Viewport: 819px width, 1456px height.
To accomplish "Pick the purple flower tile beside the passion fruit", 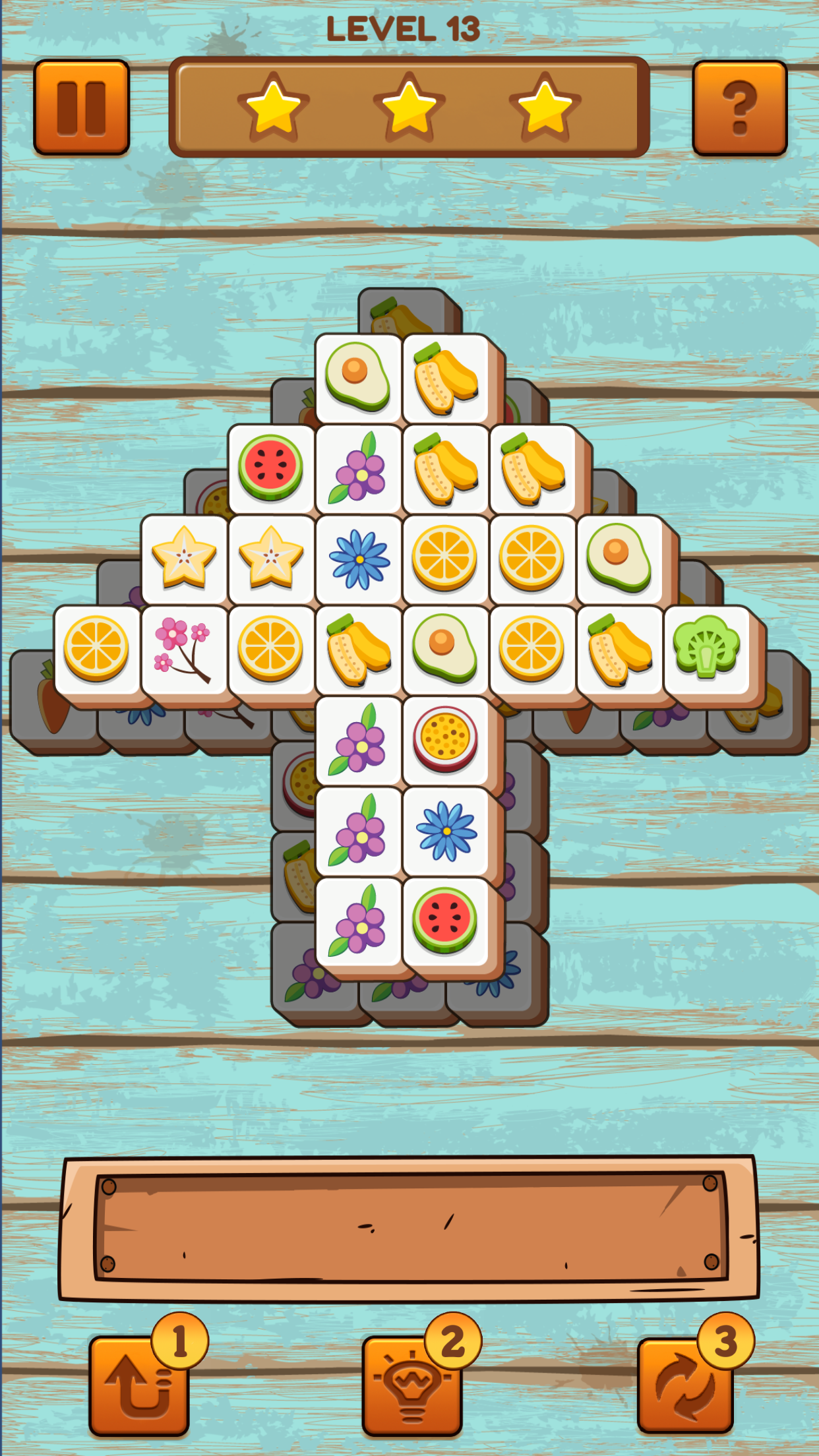I will coord(359,739).
